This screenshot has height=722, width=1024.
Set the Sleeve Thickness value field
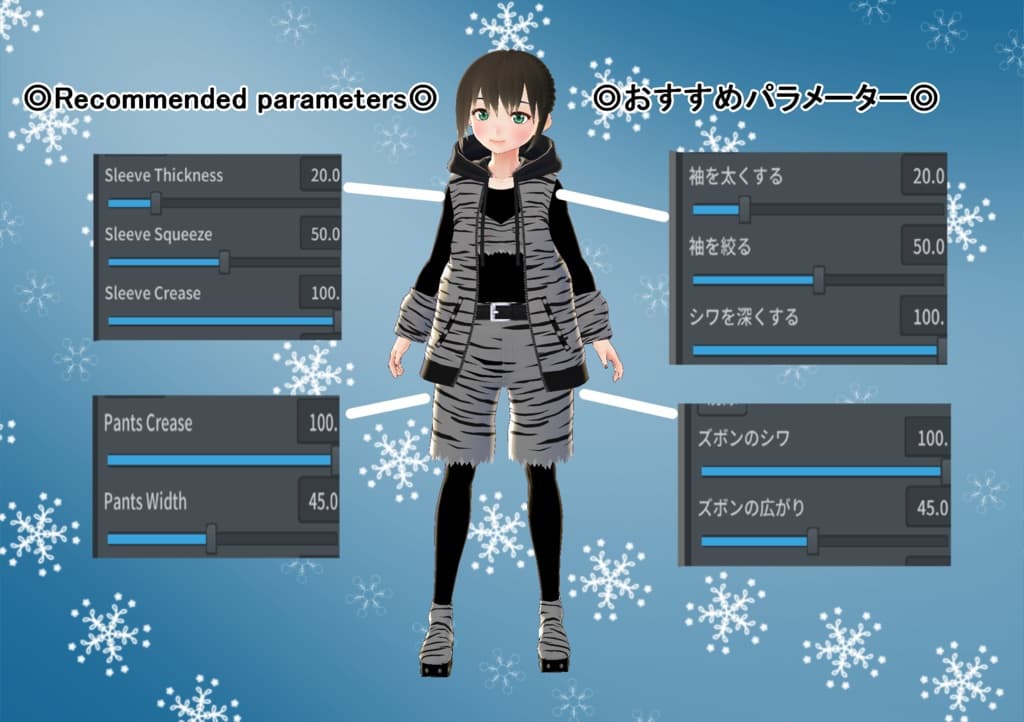click(322, 176)
